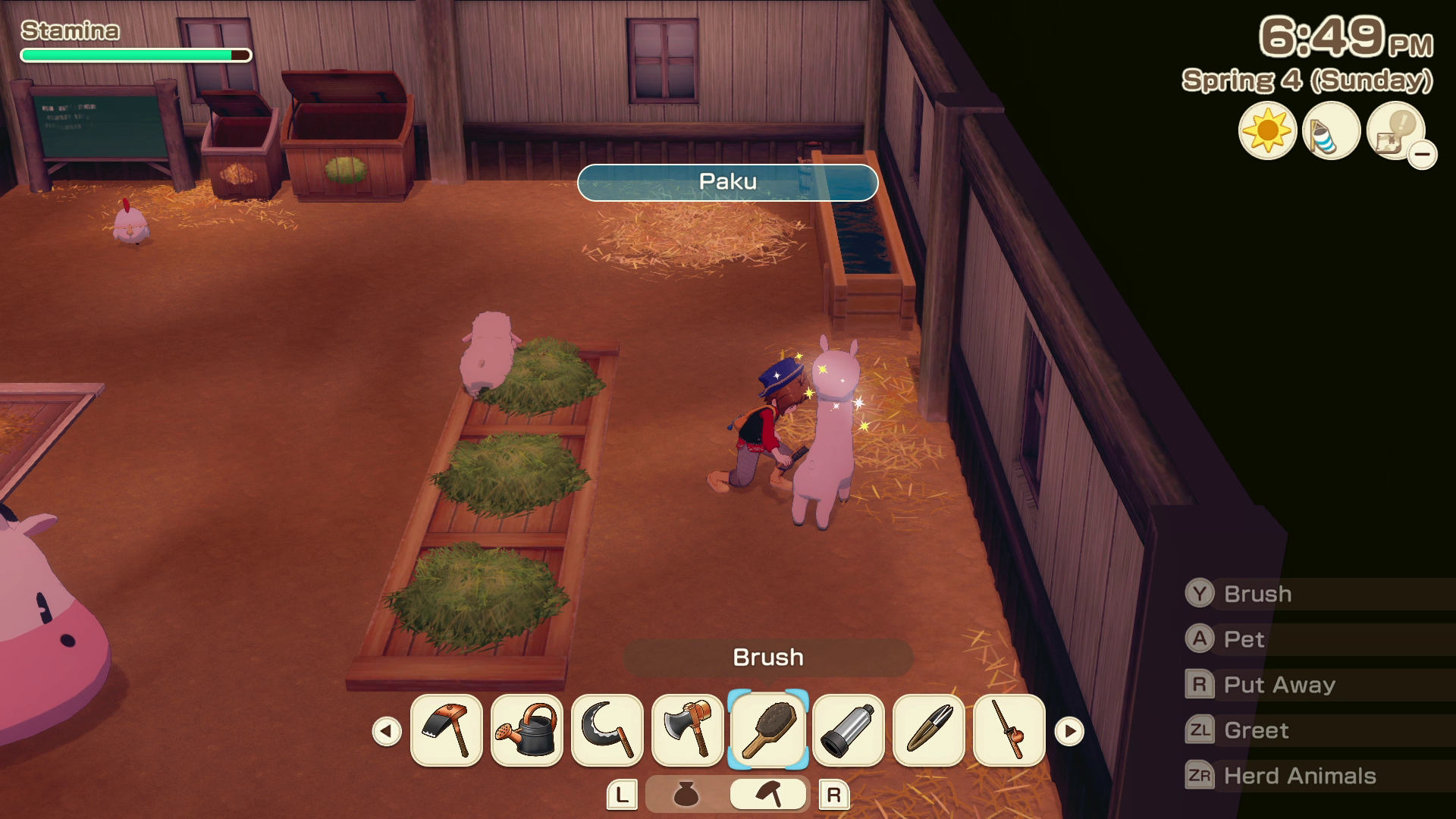Open the sunny weather icon
Screen dimensions: 1456x819
coord(1267,130)
